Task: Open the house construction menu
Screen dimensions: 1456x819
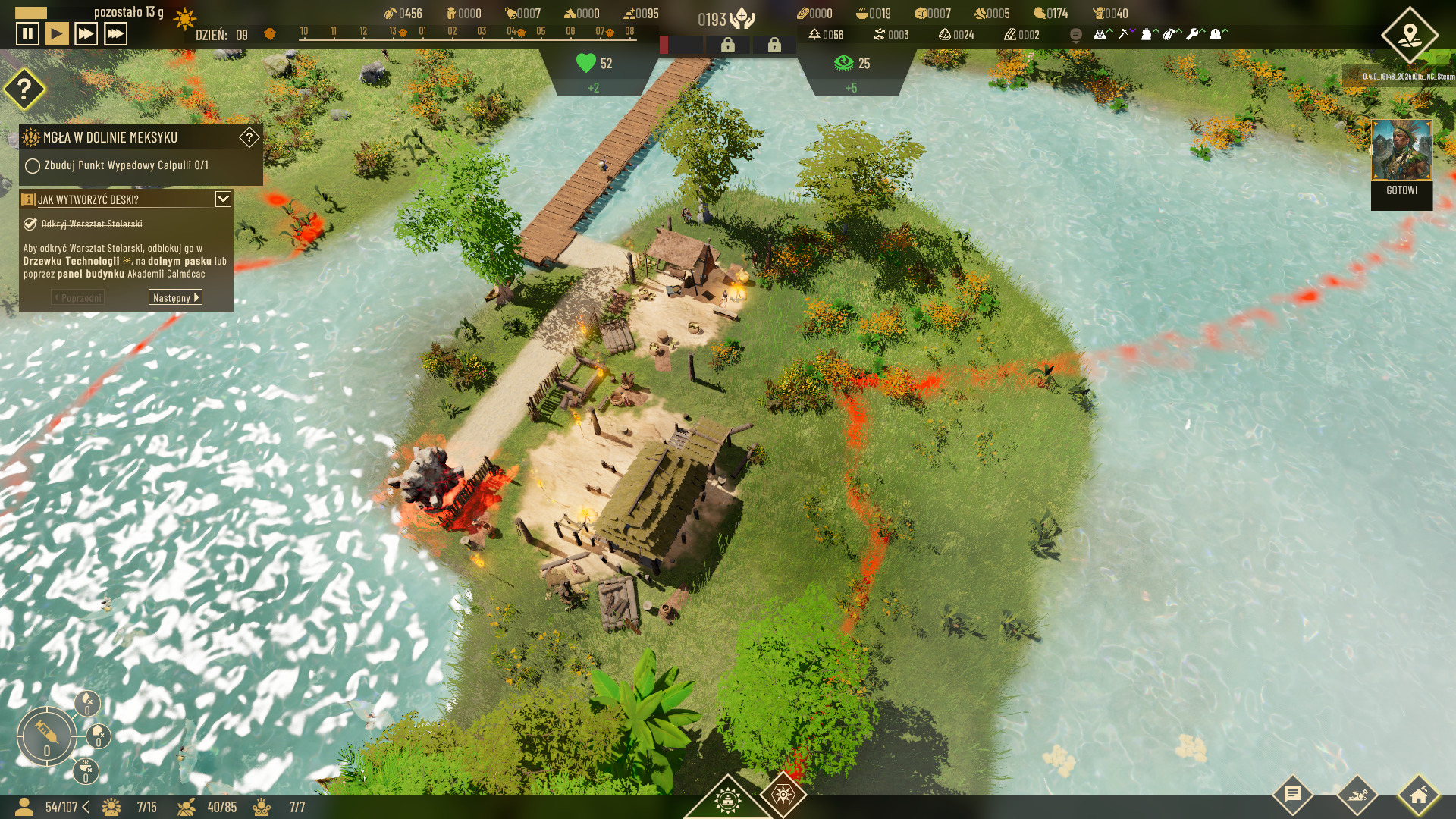Action: point(1418,795)
